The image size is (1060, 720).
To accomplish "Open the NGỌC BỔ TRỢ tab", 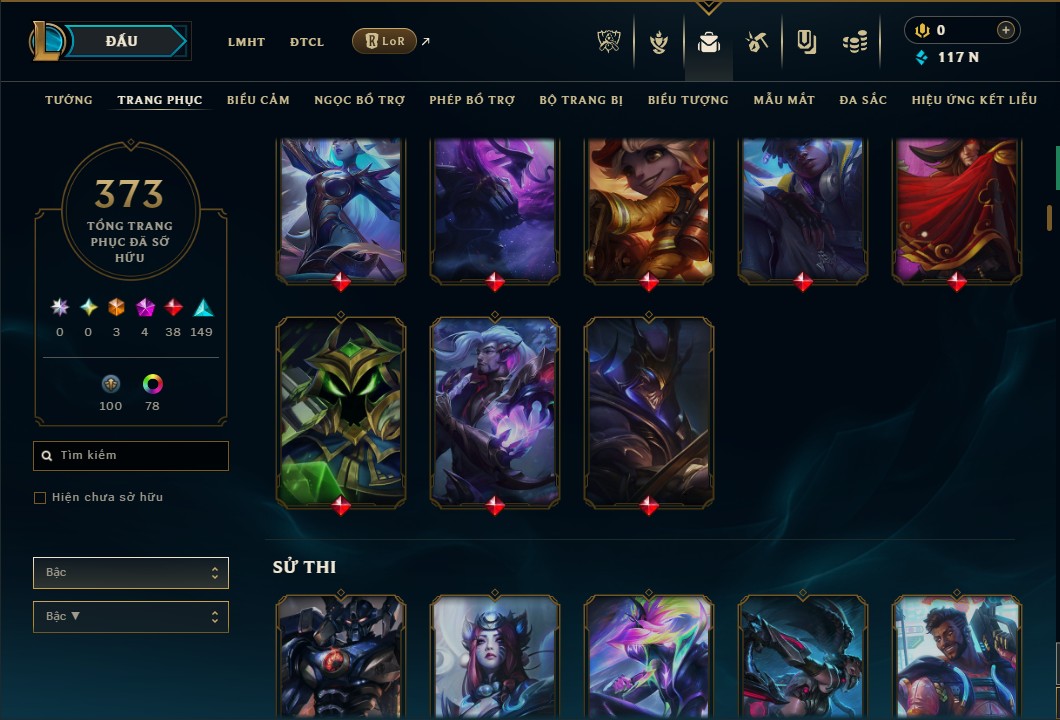I will (359, 100).
